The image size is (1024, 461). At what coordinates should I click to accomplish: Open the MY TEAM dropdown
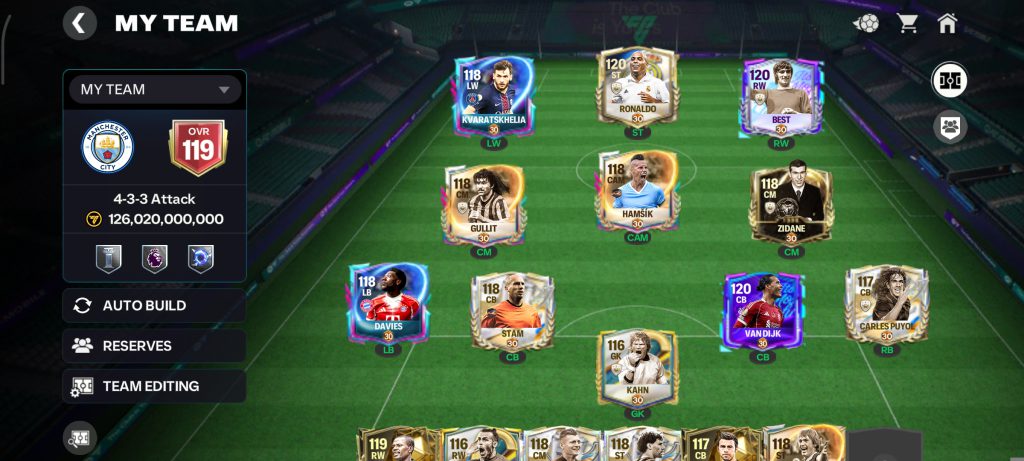coord(155,89)
